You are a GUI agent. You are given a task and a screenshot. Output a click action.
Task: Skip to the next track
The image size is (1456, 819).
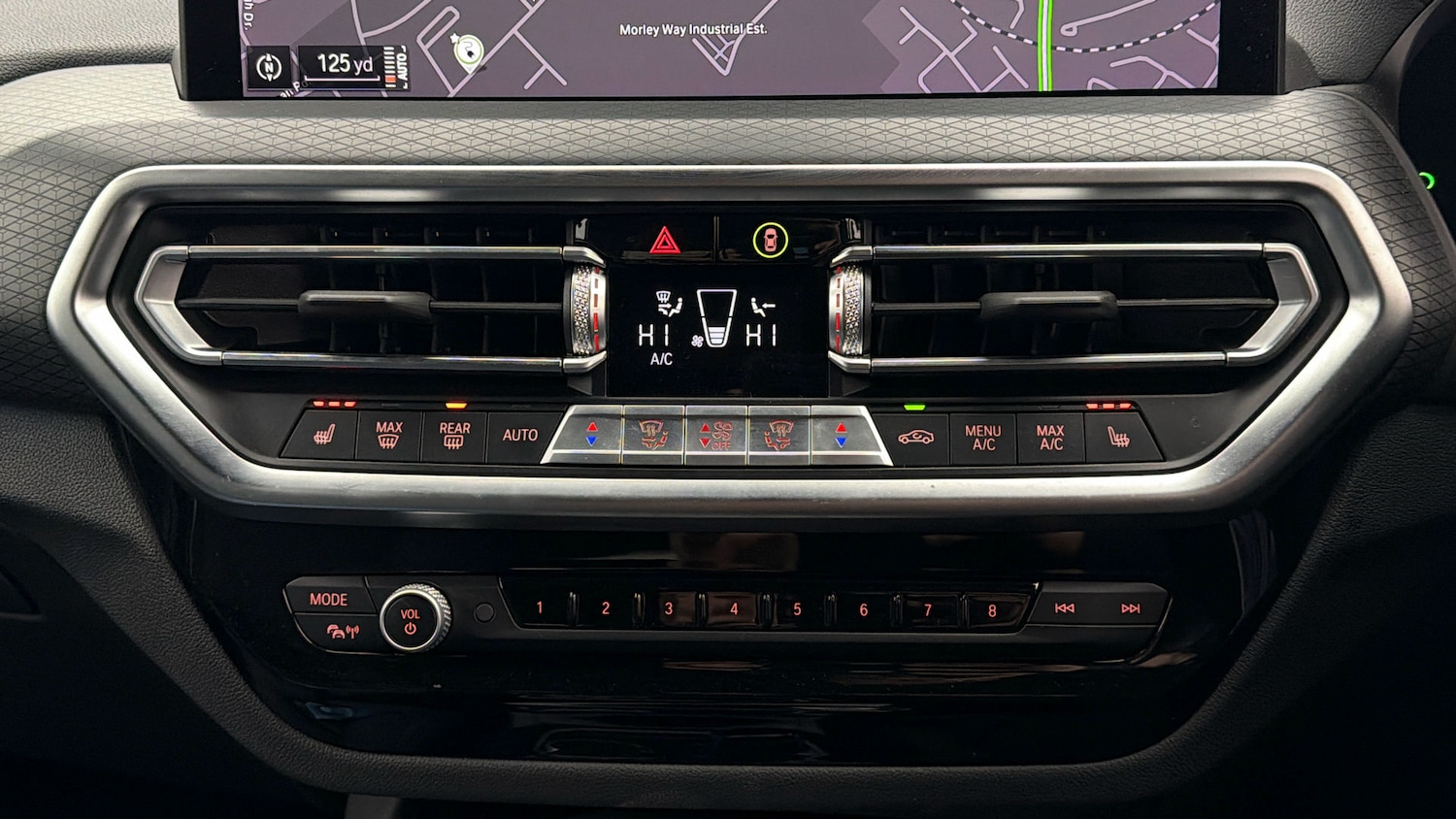coord(1131,608)
